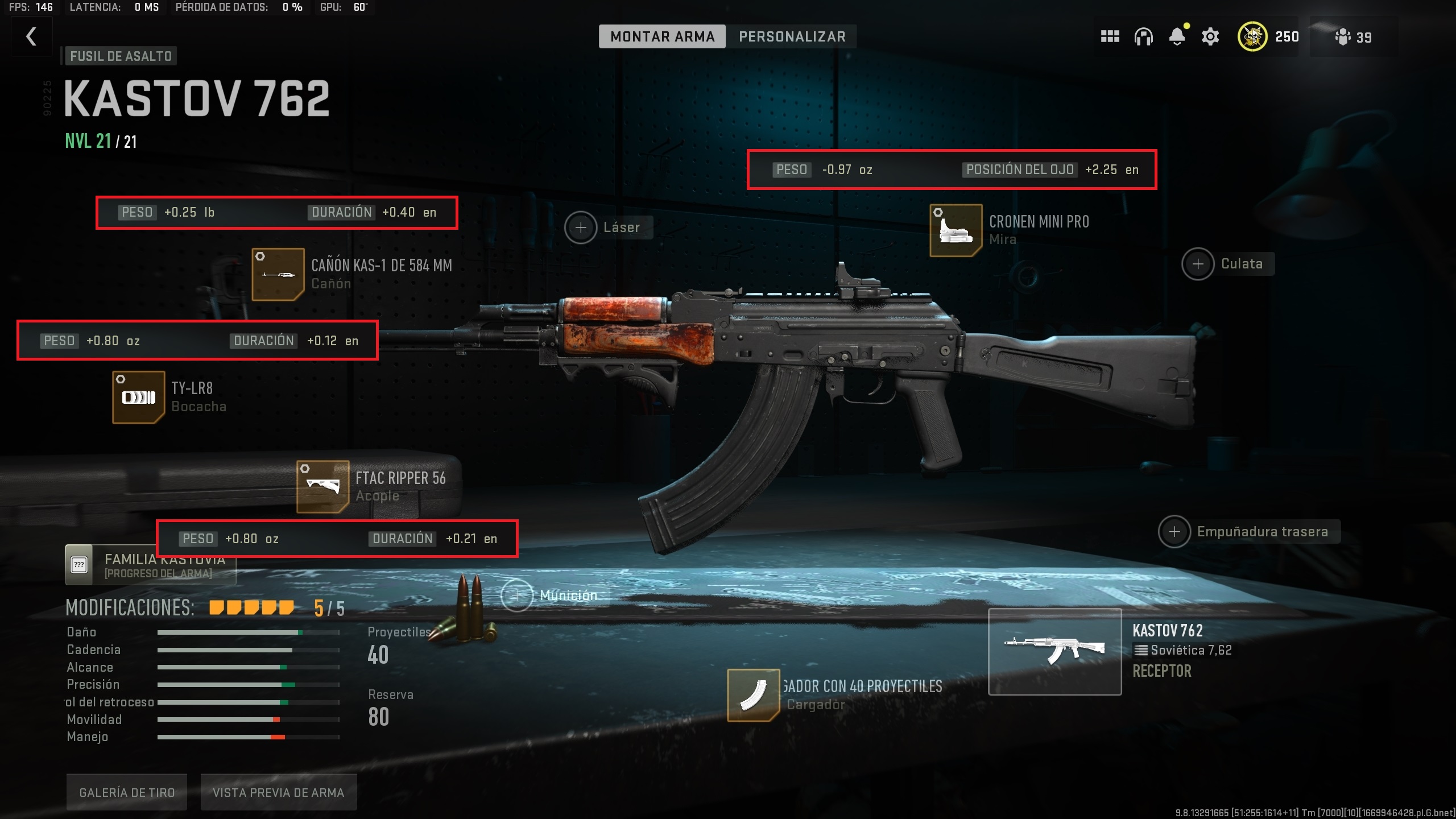Open GALERÍA DE TIRO firing range

pyautogui.click(x=126, y=791)
